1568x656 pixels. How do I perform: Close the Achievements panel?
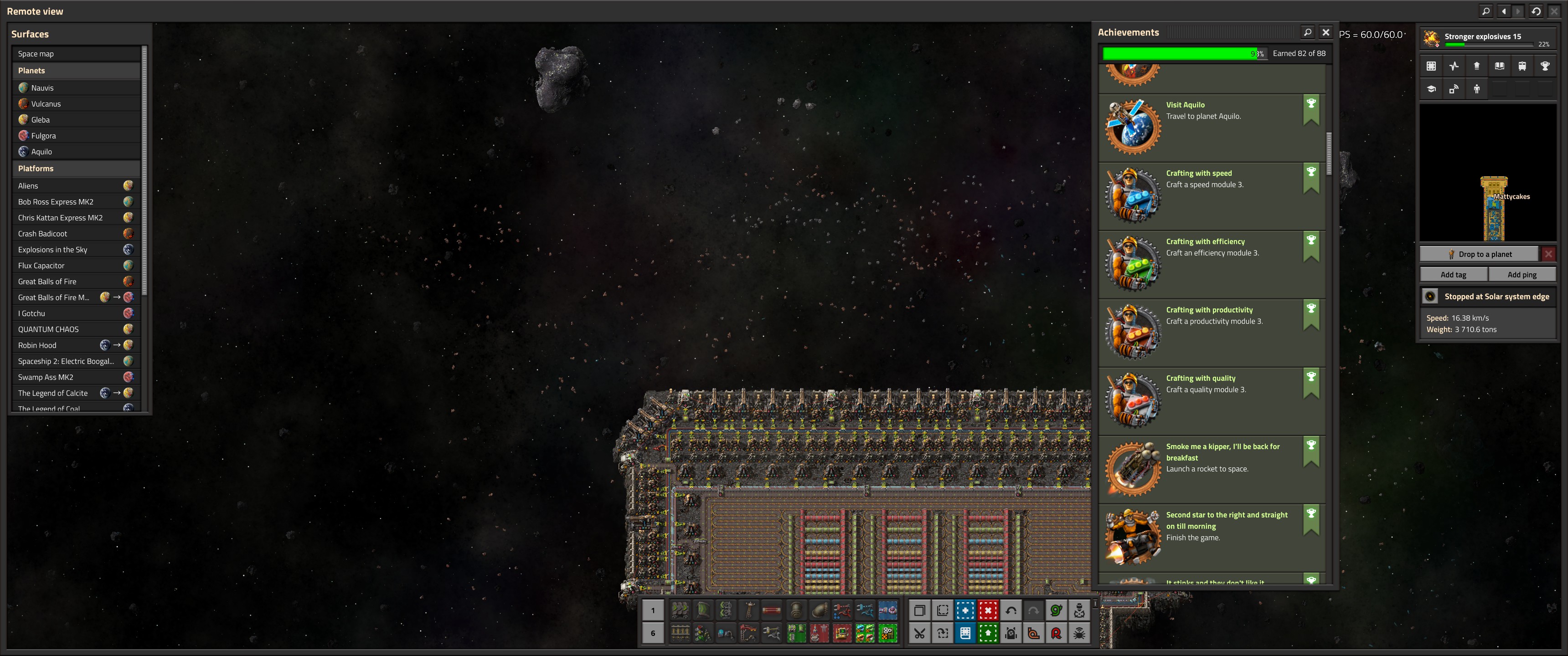[1326, 32]
